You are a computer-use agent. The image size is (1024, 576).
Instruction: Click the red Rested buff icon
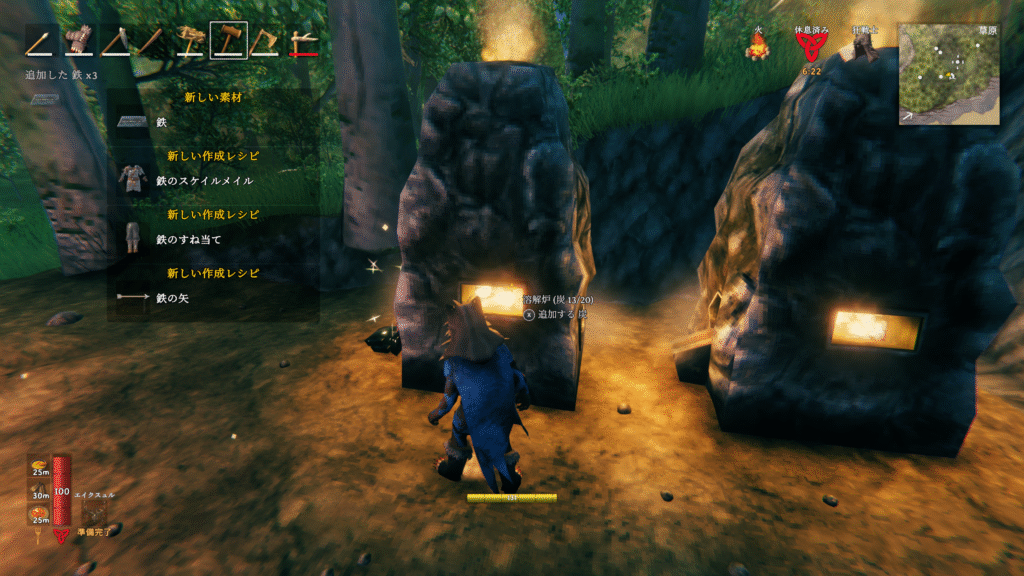pos(812,45)
